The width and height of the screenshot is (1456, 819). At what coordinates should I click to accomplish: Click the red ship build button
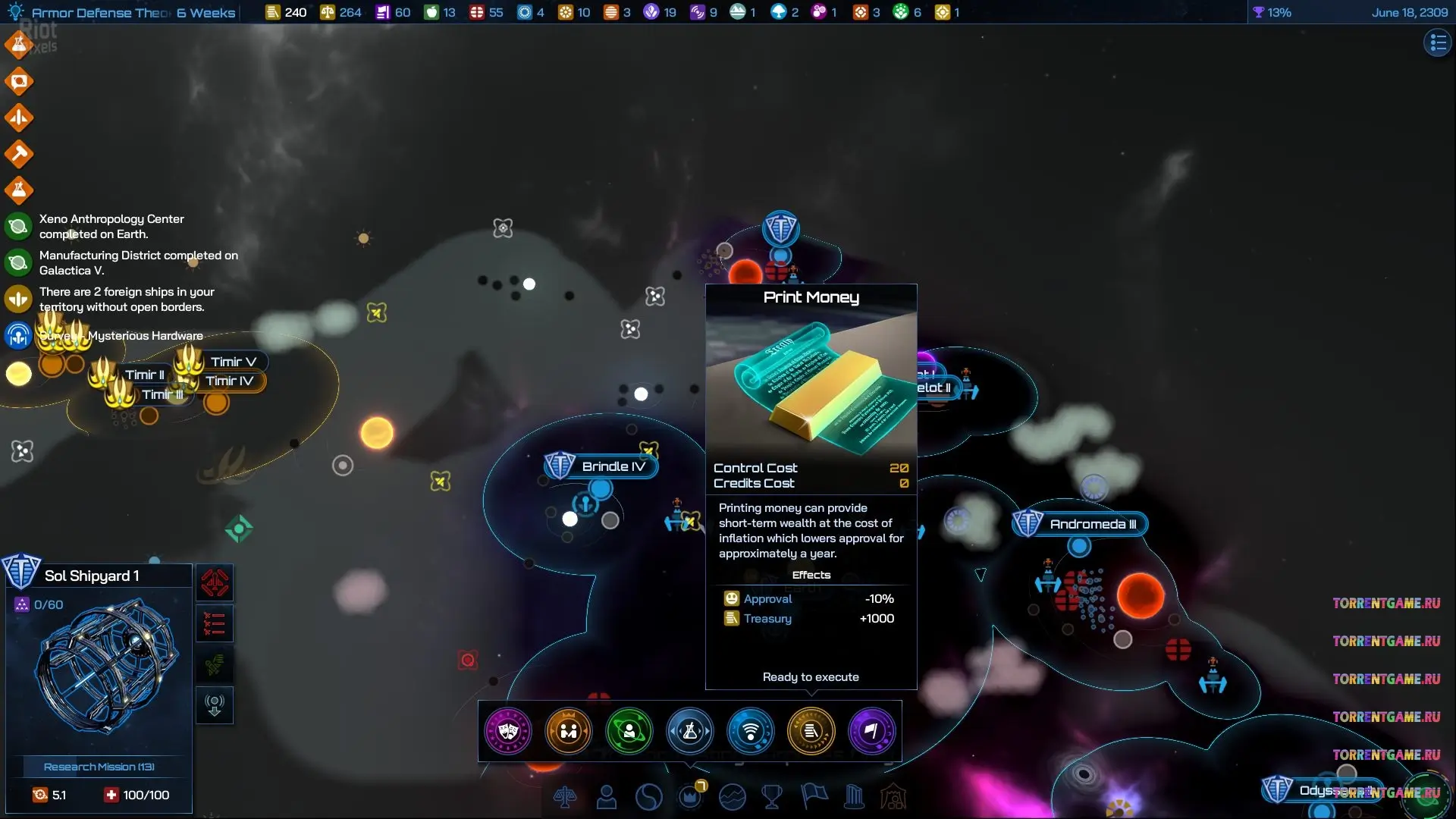coord(215,583)
